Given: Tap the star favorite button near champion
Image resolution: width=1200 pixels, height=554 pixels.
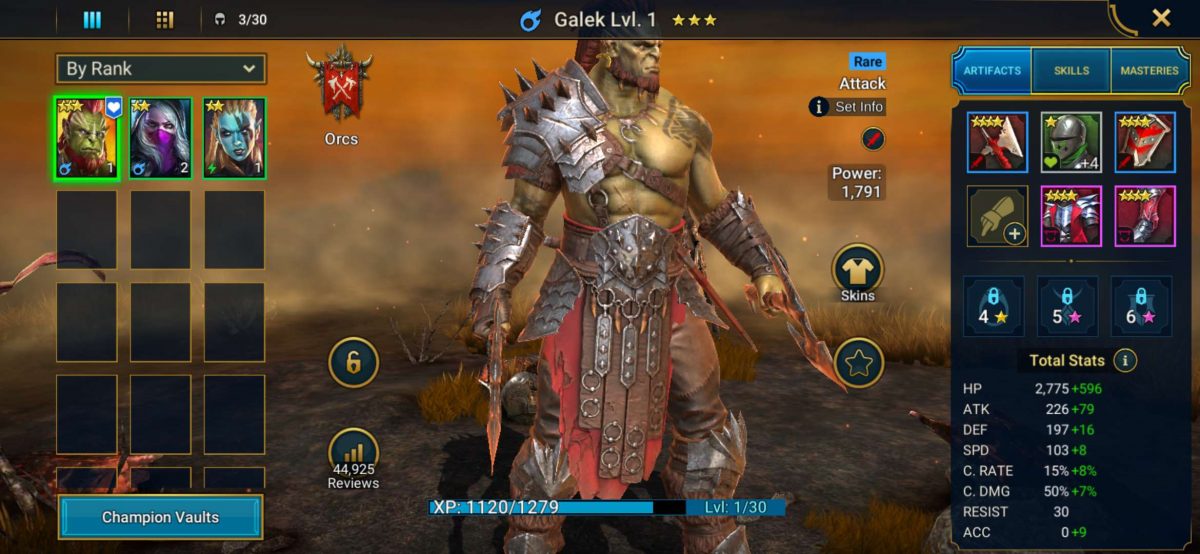Looking at the screenshot, I should tap(857, 362).
